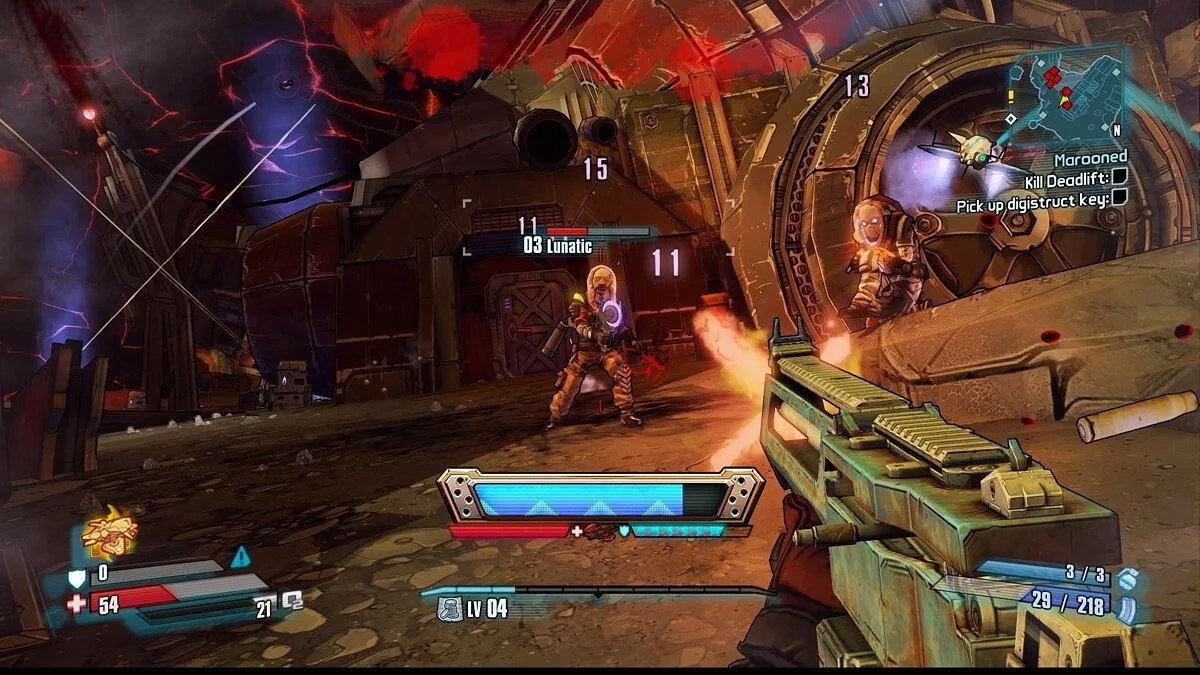
Task: Open the character badge beside LV 04
Action: pyautogui.click(x=451, y=608)
